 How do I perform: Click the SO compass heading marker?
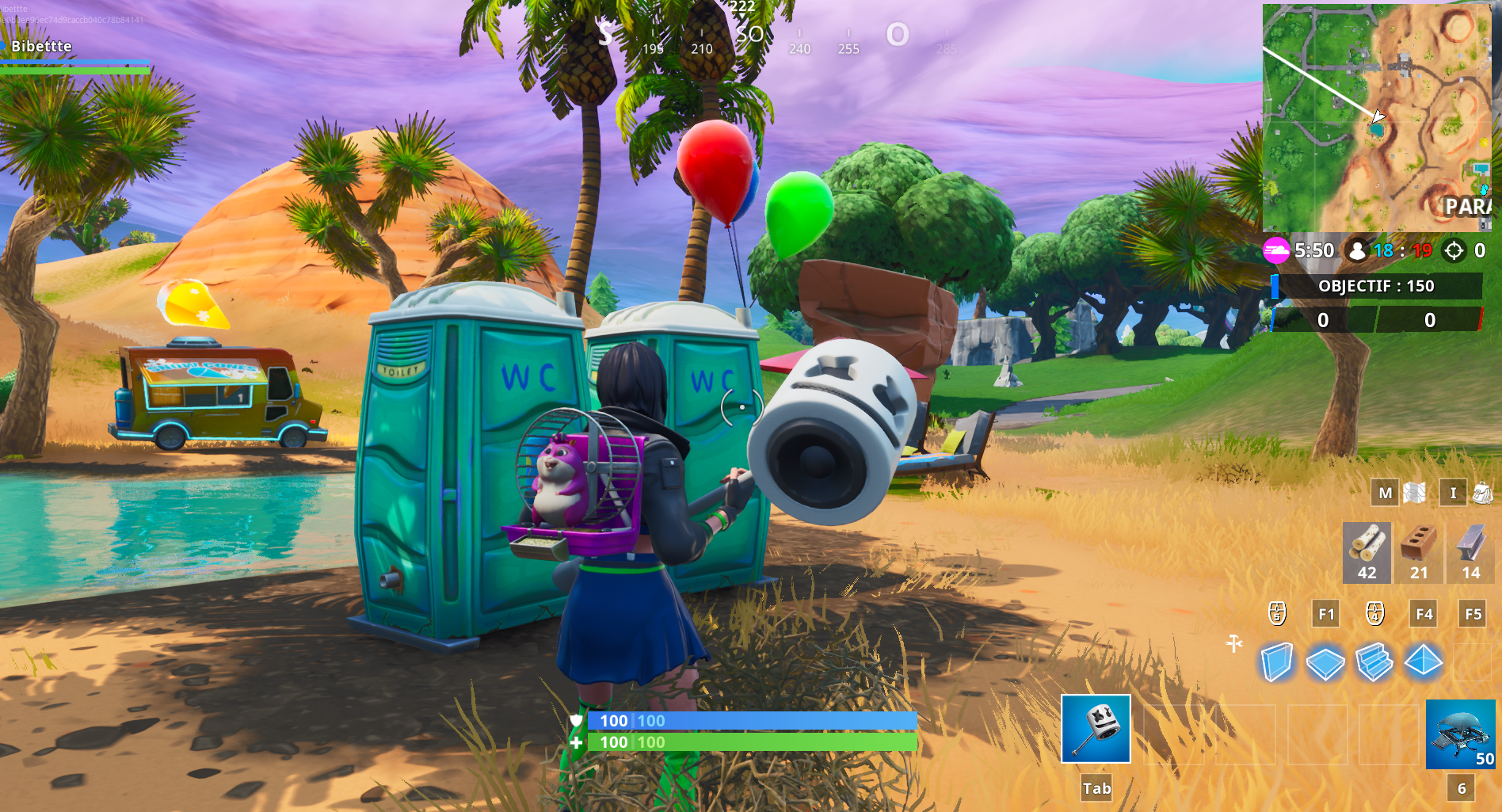point(749,34)
